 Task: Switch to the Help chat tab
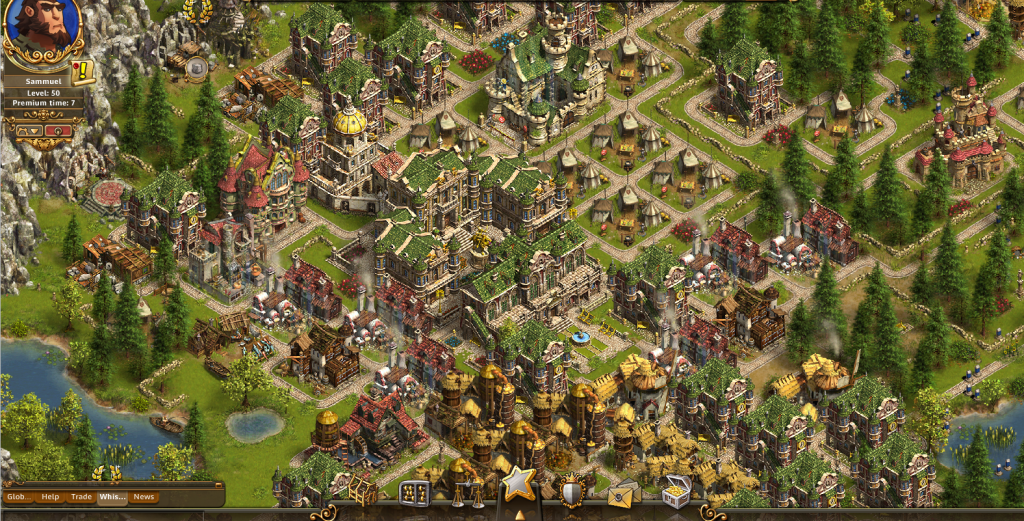50,497
